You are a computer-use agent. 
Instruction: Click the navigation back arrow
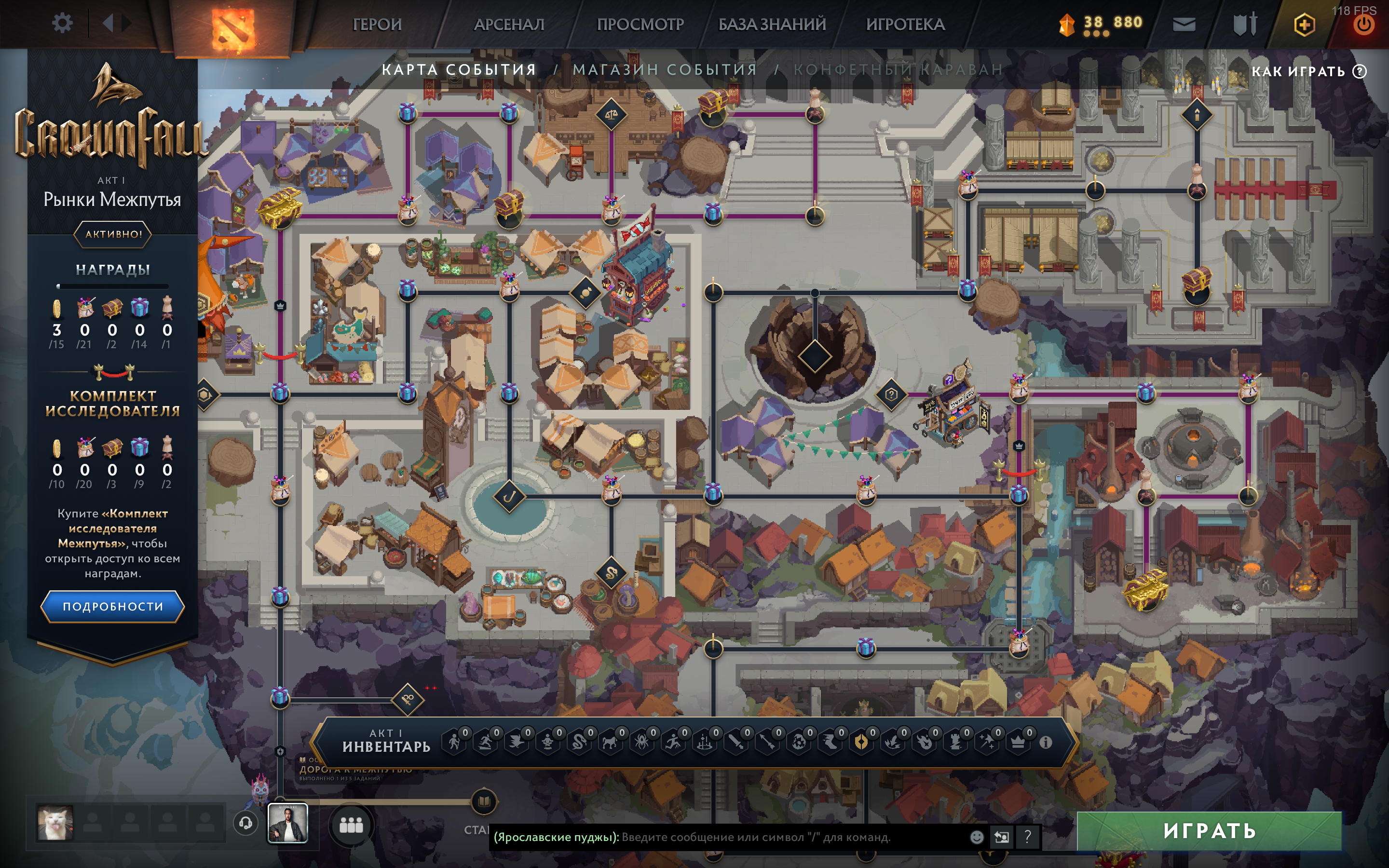[108, 24]
